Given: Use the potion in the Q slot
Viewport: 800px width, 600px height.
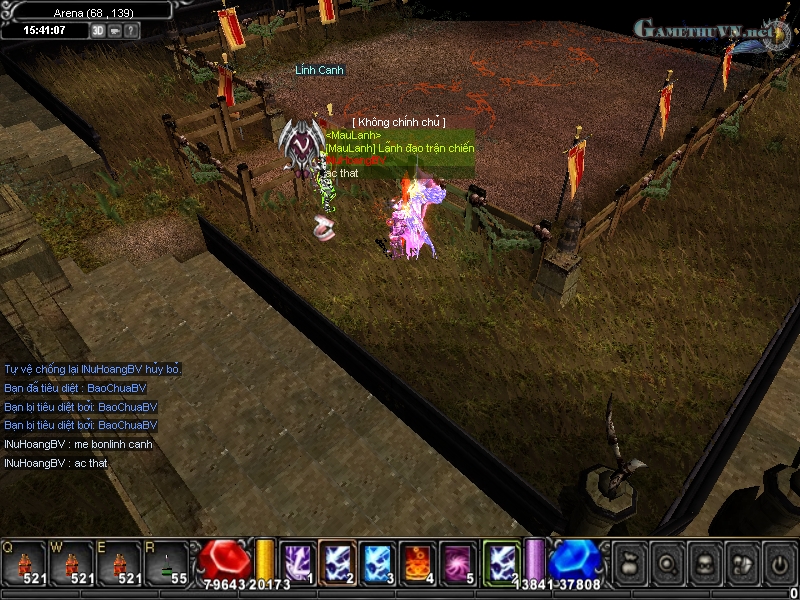Looking at the screenshot, I should (22, 562).
